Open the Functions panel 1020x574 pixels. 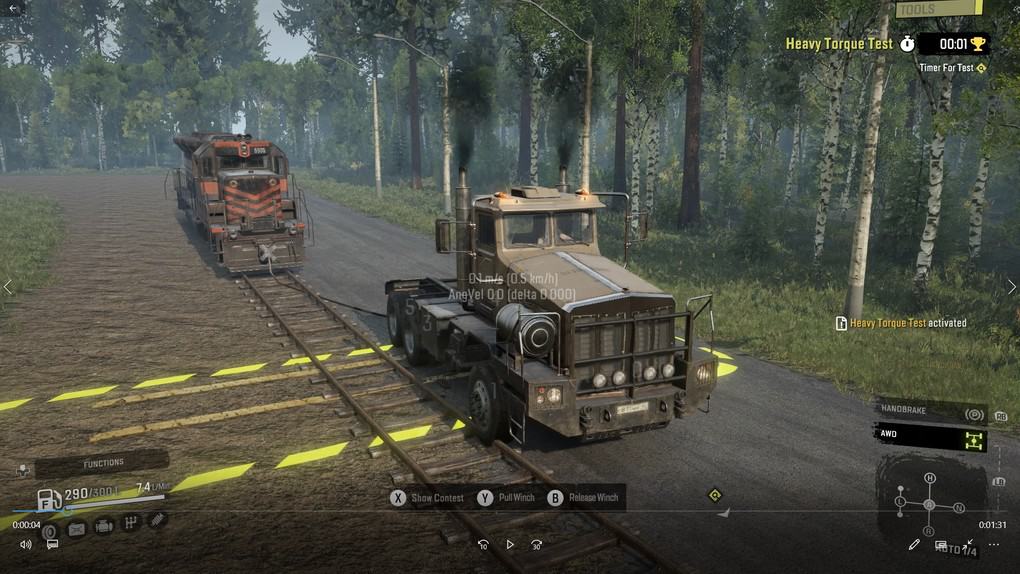(x=100, y=463)
